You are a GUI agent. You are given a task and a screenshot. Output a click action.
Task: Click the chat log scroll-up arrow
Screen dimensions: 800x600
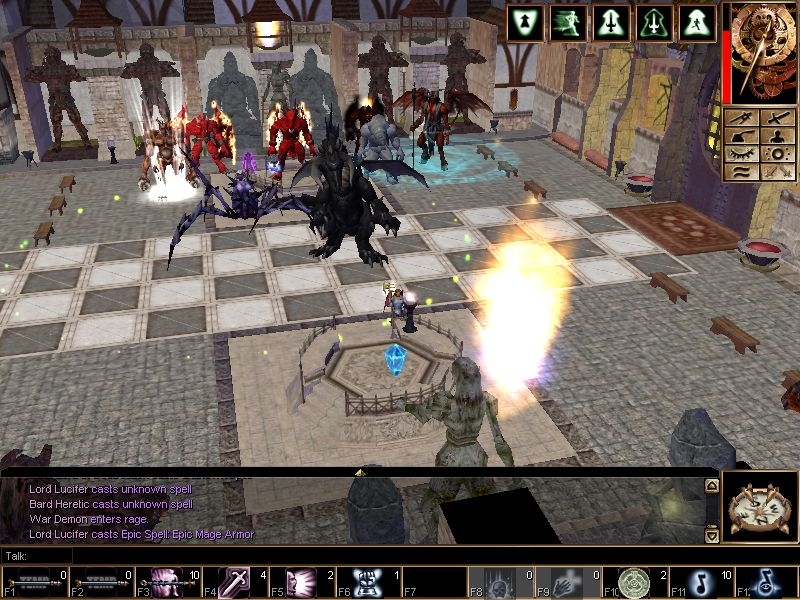coord(711,486)
